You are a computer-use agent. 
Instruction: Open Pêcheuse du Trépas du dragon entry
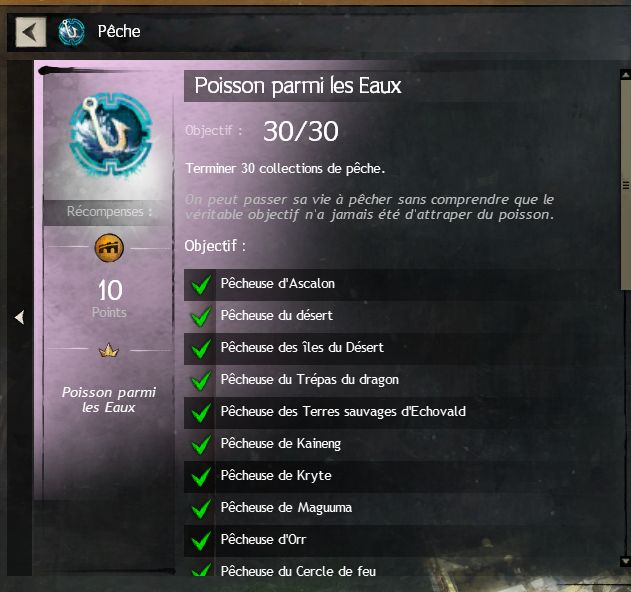coord(309,380)
